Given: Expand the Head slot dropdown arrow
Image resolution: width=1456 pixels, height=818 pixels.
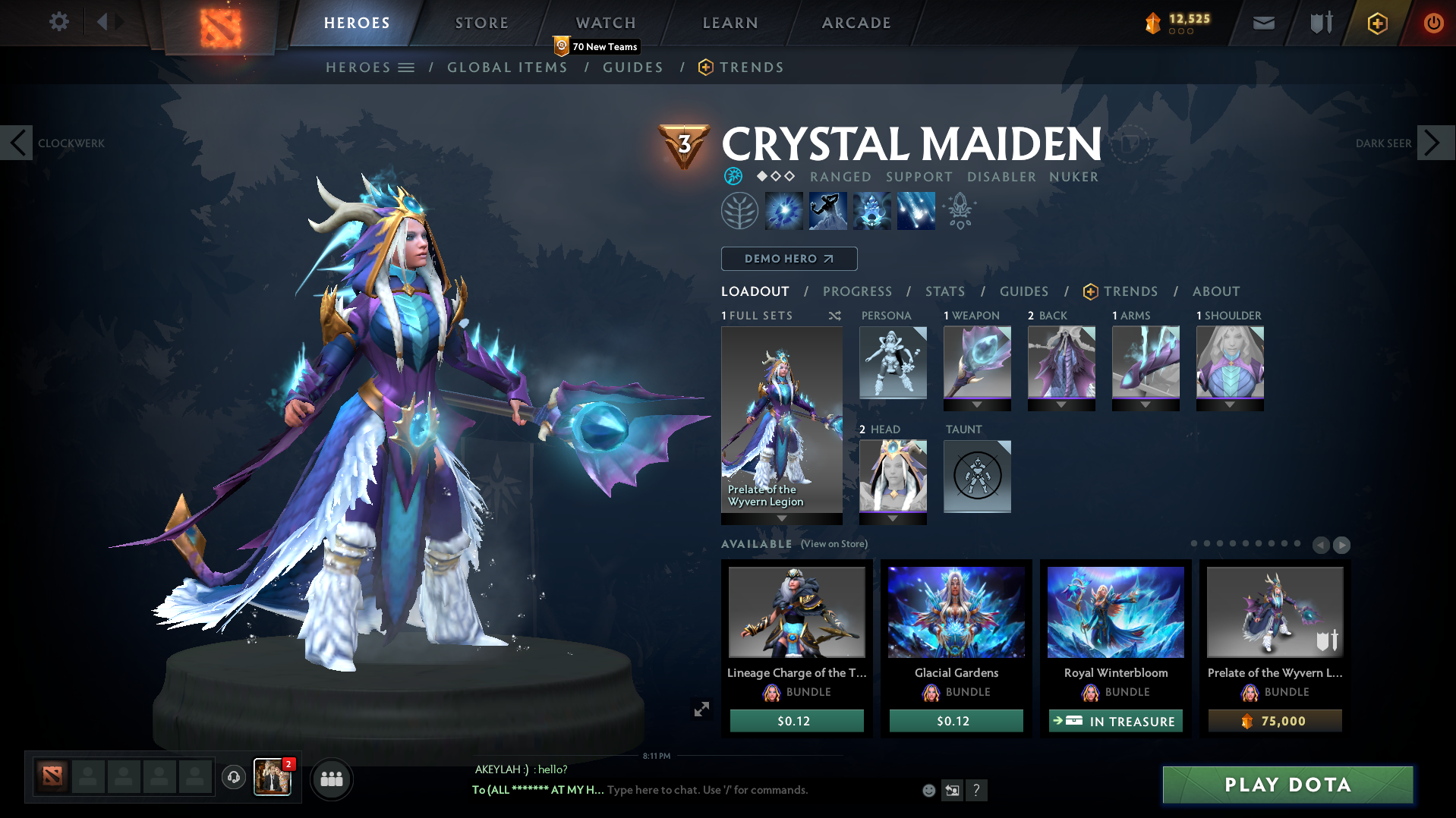Looking at the screenshot, I should click(x=893, y=519).
